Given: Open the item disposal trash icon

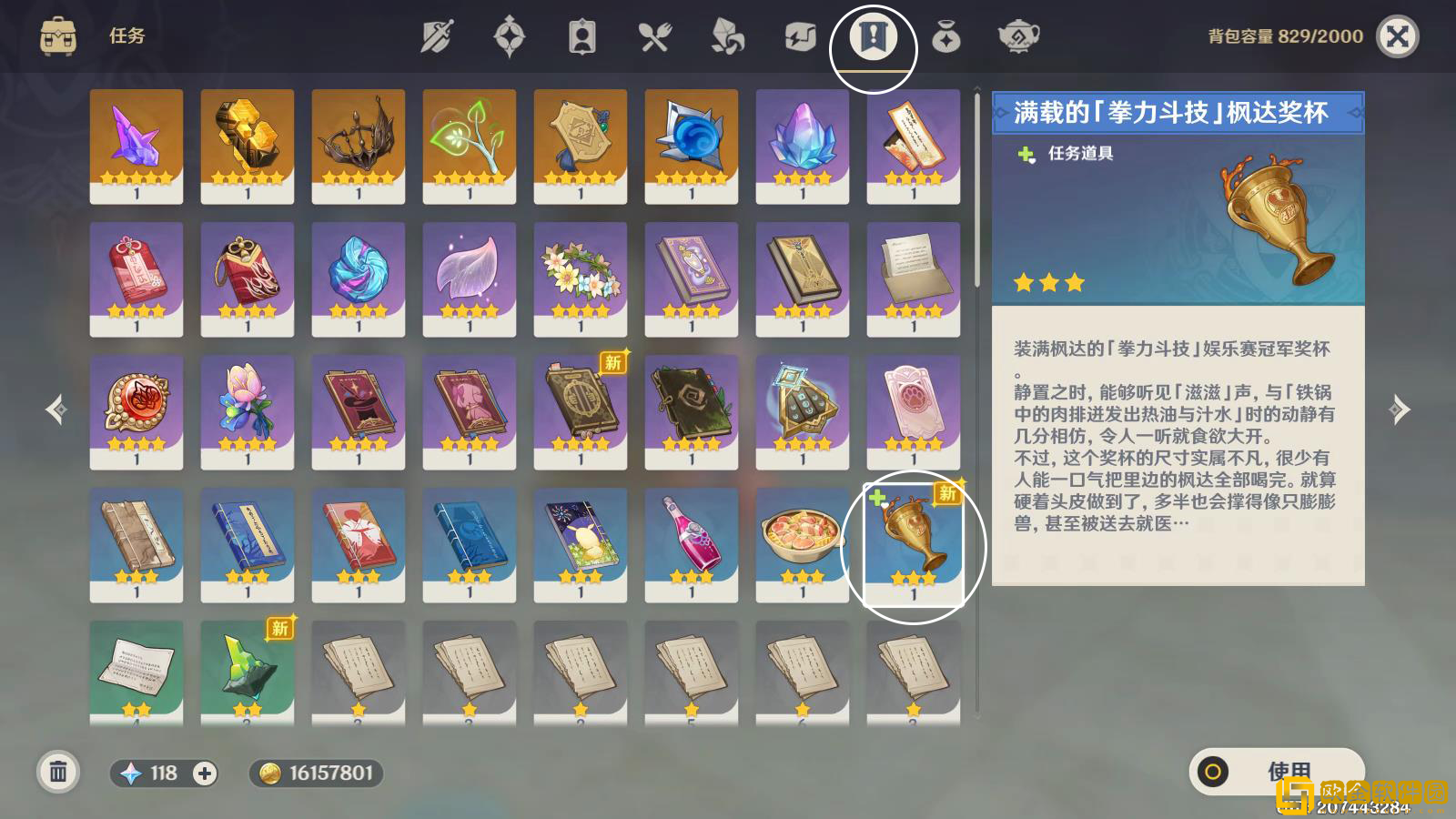Looking at the screenshot, I should [x=58, y=773].
